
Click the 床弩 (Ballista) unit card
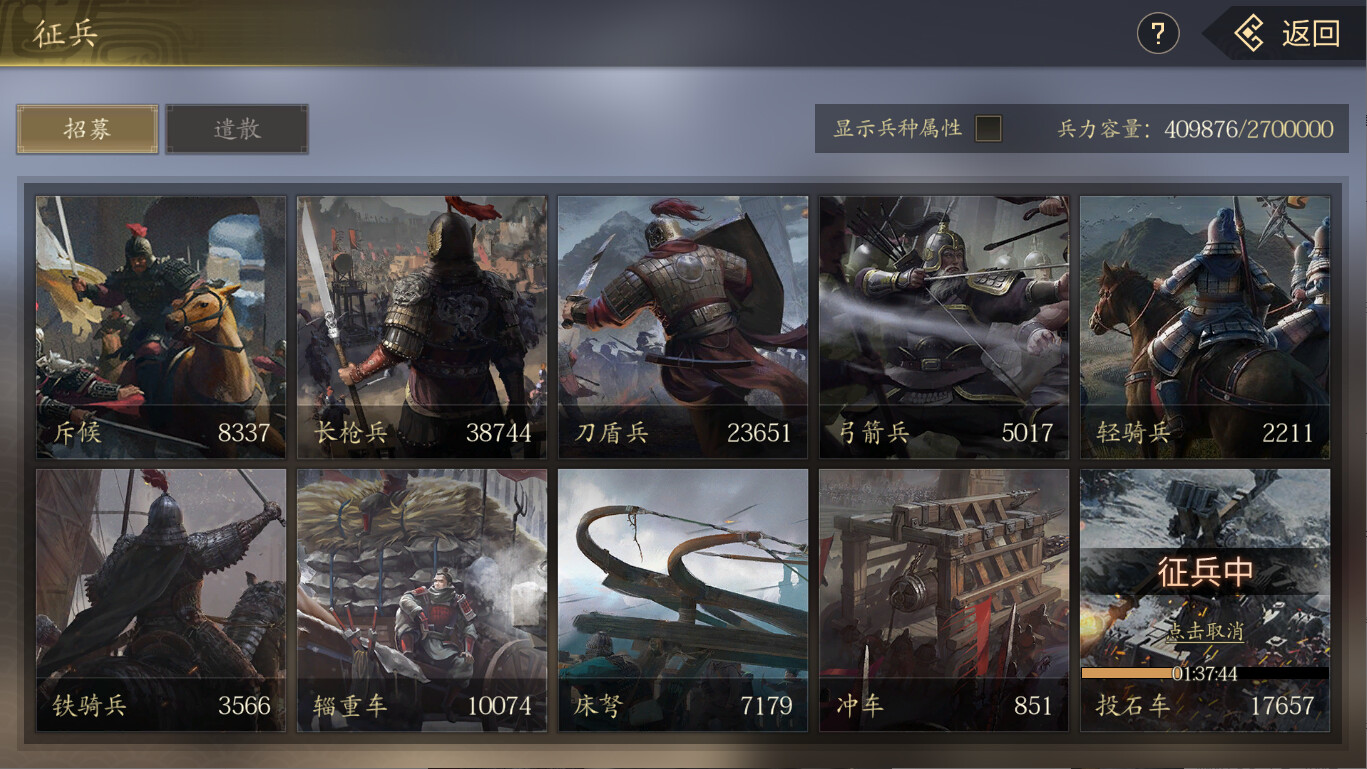pos(682,598)
